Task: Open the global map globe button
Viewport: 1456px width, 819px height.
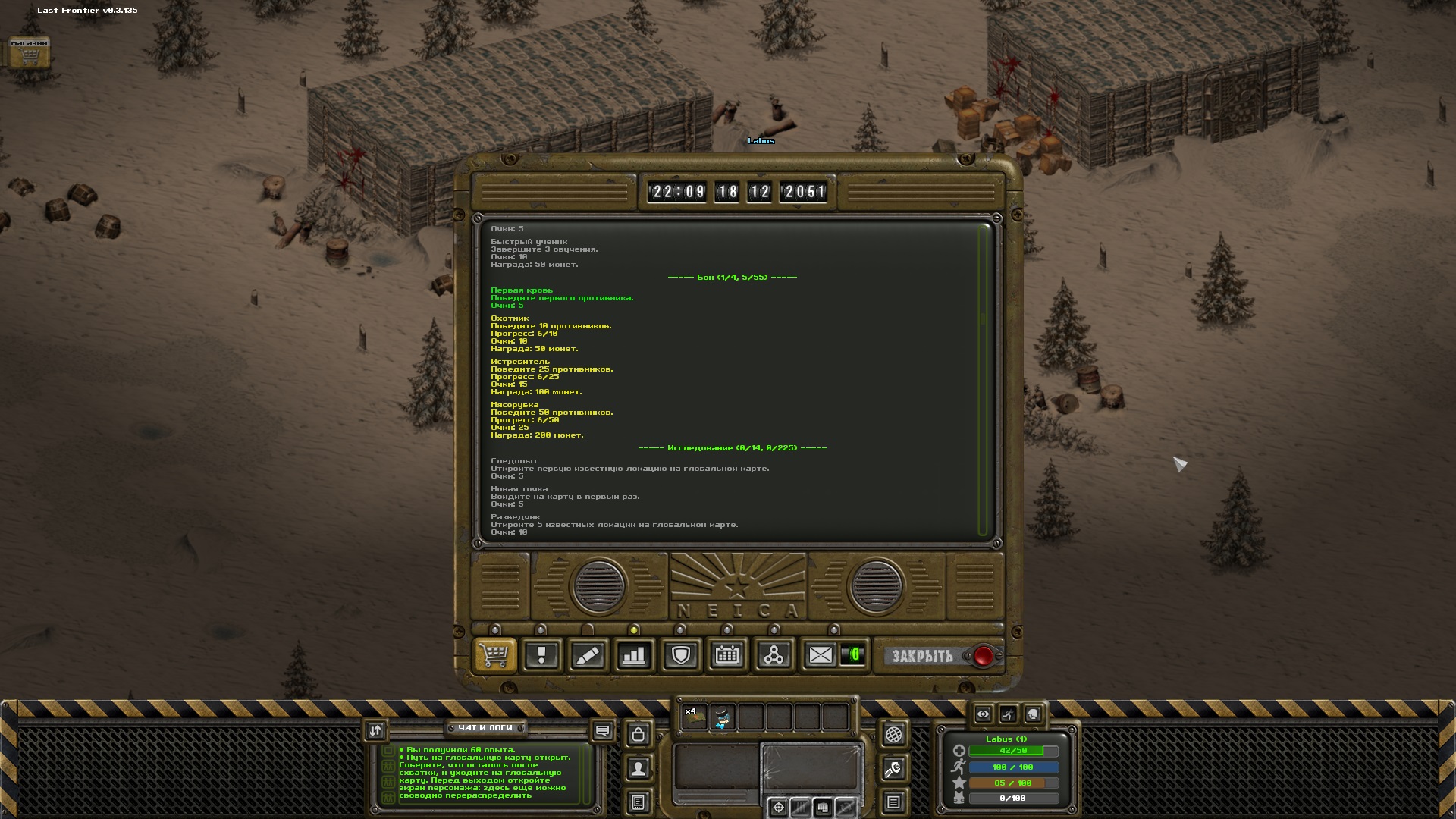Action: tap(893, 734)
